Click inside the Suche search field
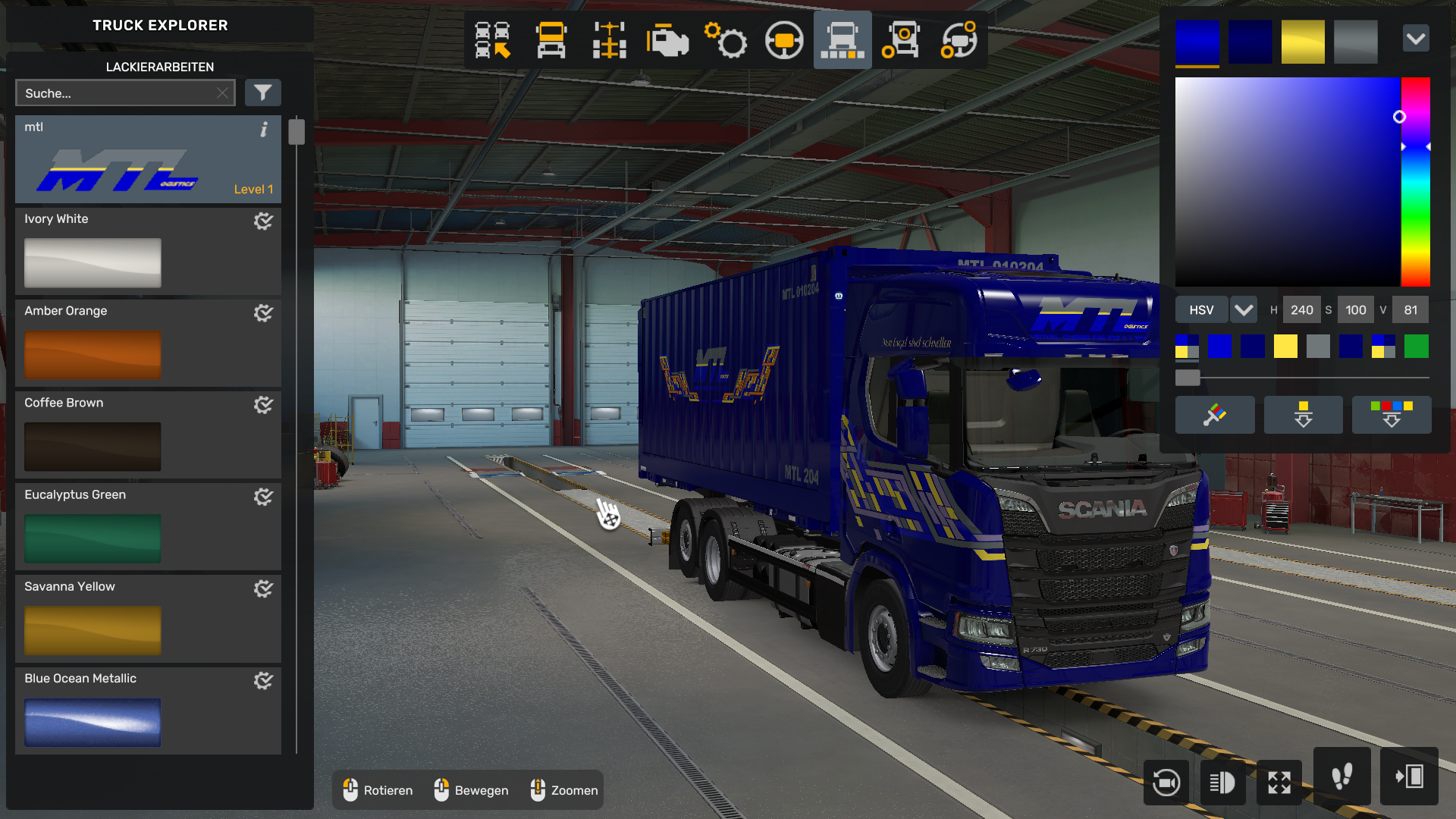 click(114, 93)
